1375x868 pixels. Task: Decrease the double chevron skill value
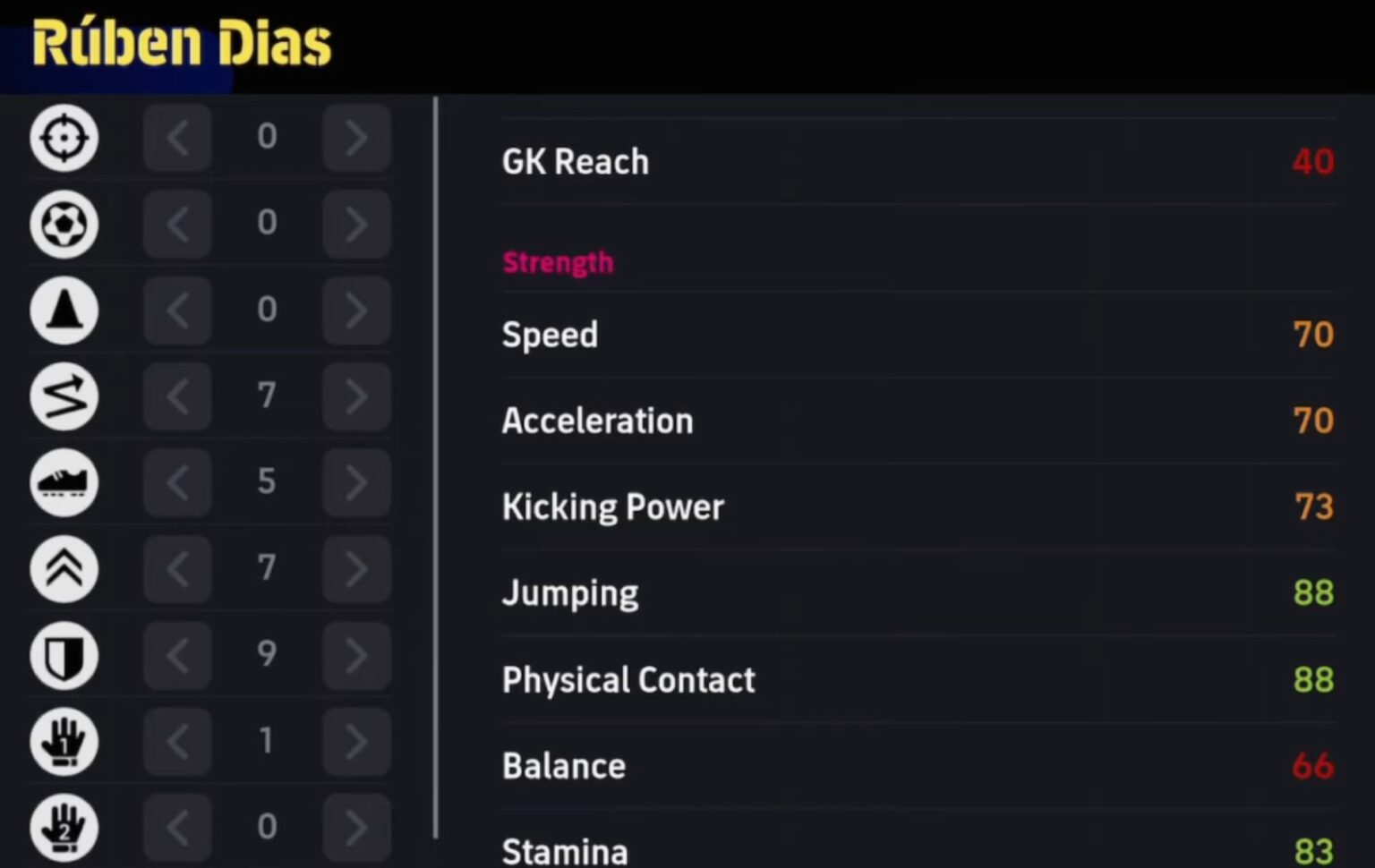click(177, 568)
